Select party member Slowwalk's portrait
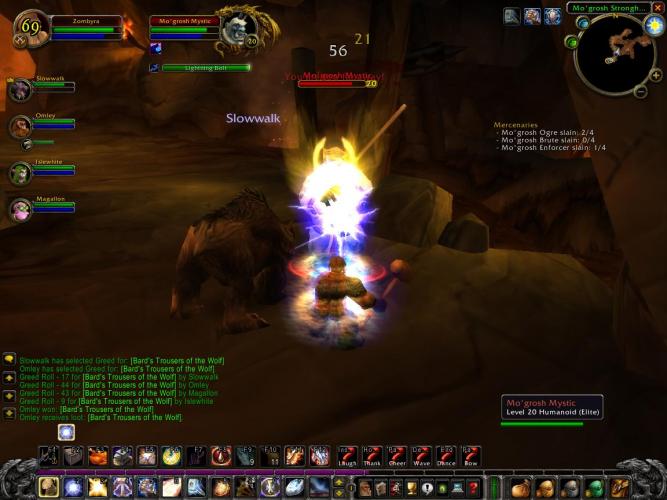 coord(20,89)
